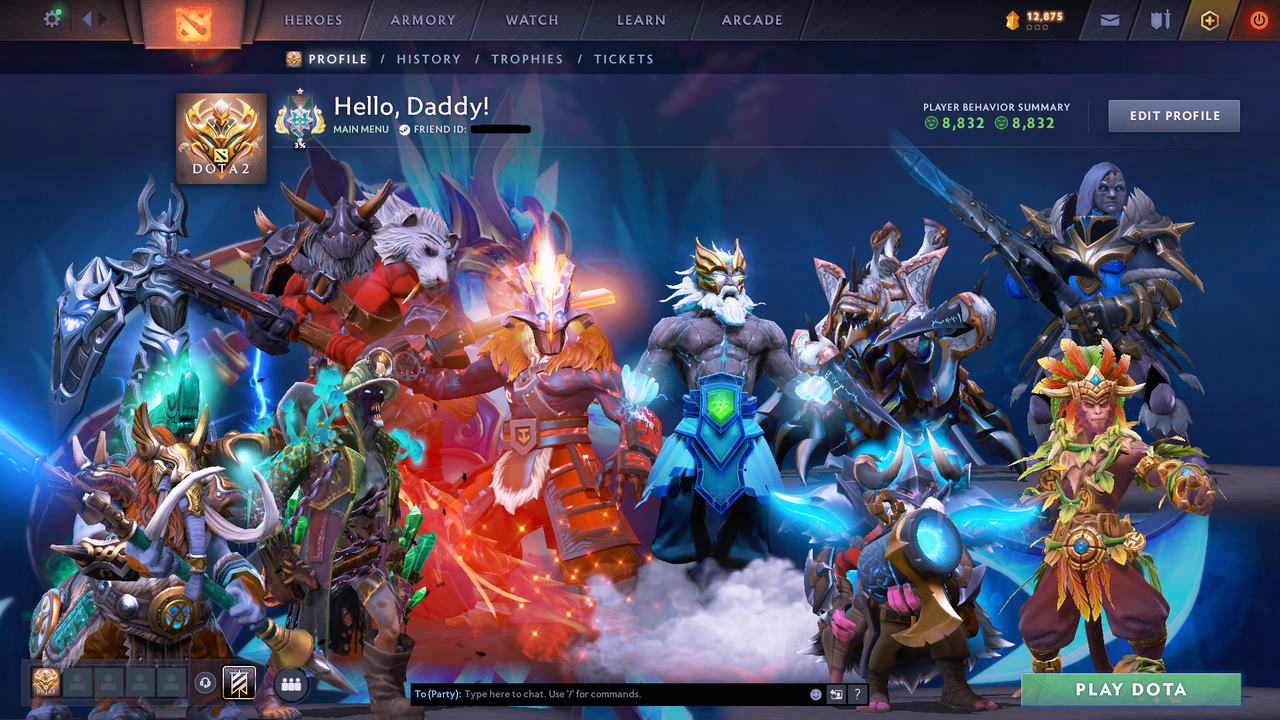This screenshot has height=720, width=1280.
Task: Switch to the HISTORY tab
Action: [429, 59]
